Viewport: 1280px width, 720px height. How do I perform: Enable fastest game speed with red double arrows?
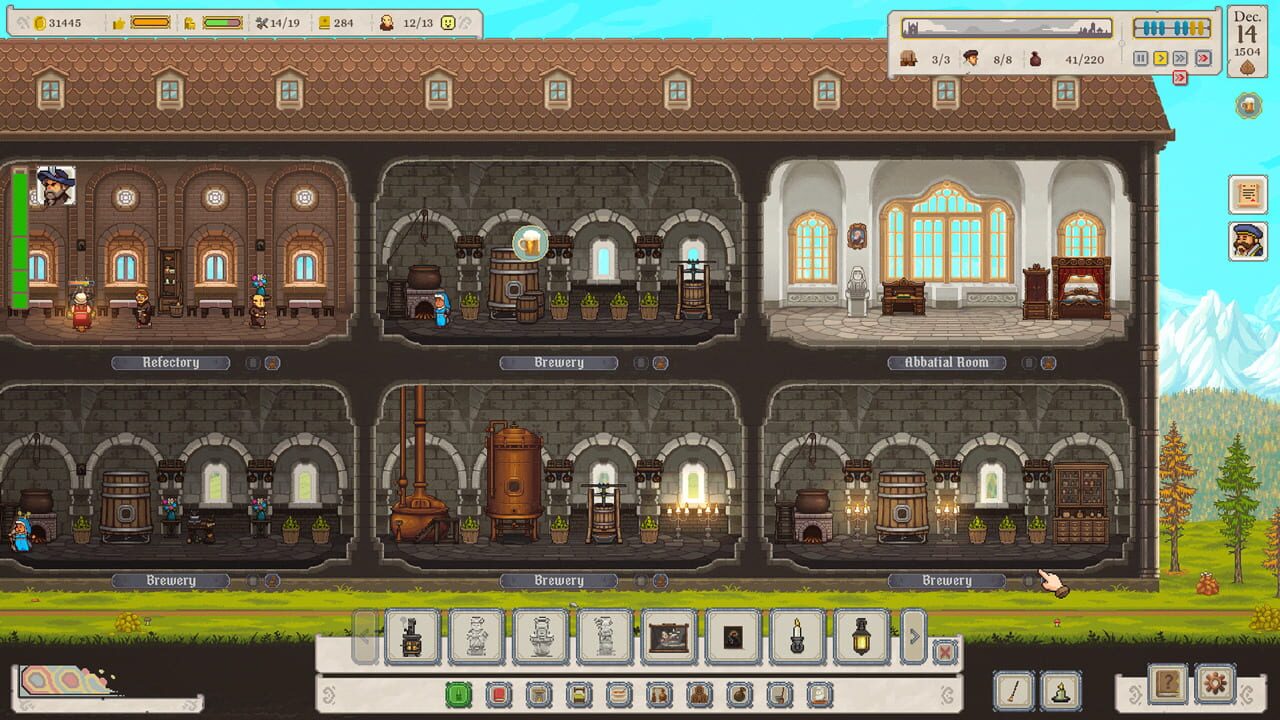1203,58
